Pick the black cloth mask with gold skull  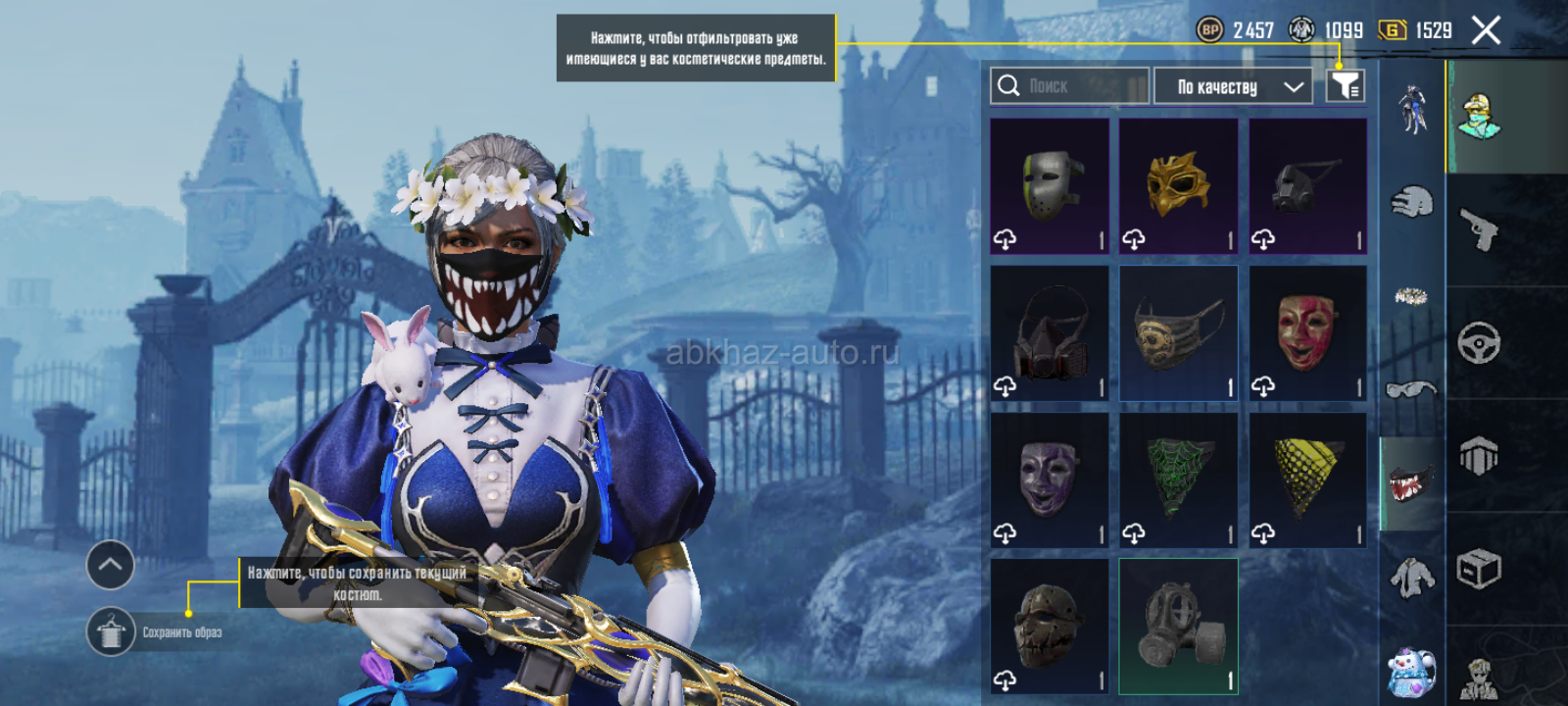coord(1178,333)
